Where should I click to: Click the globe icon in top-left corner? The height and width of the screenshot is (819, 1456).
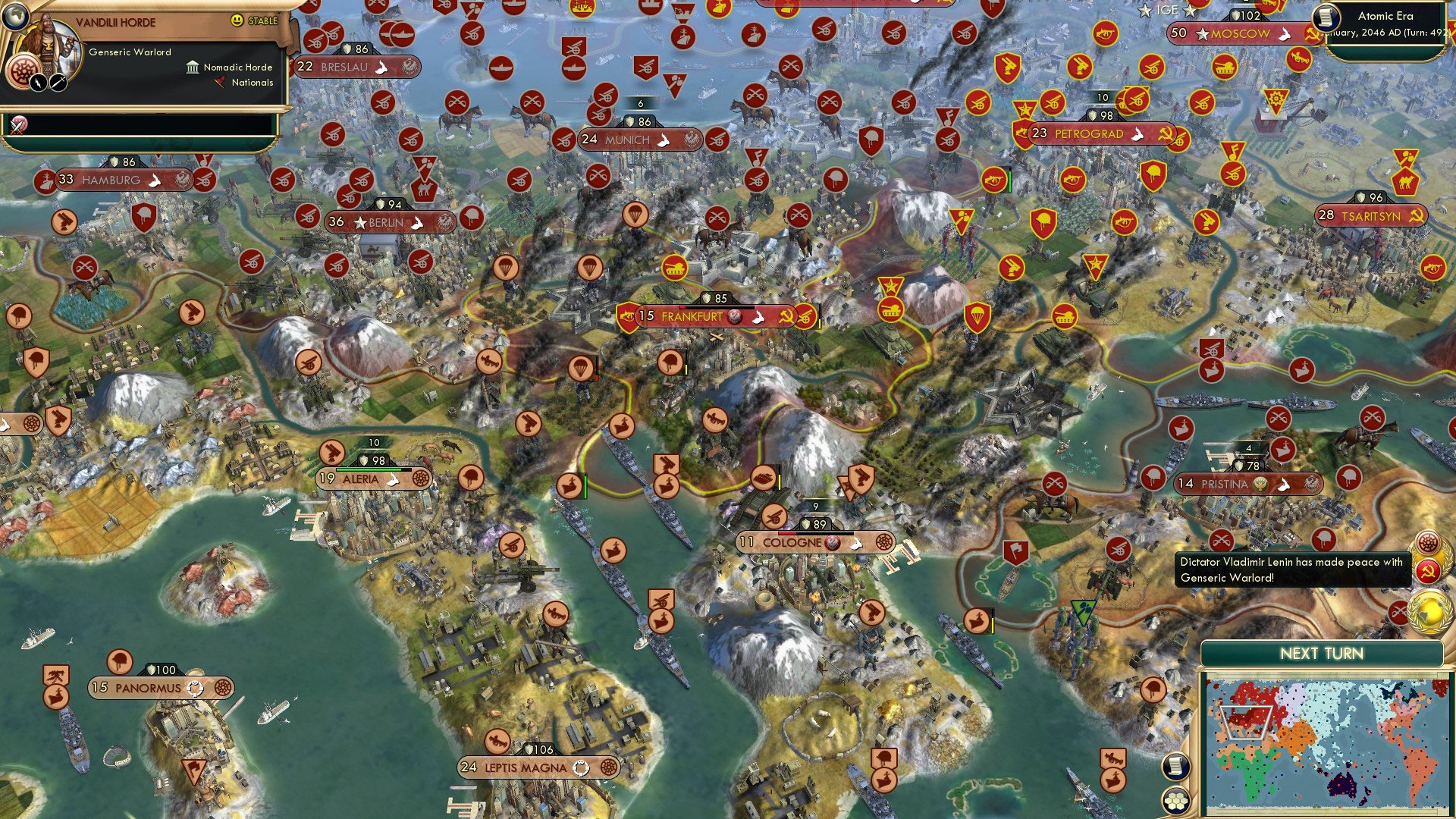[17, 17]
